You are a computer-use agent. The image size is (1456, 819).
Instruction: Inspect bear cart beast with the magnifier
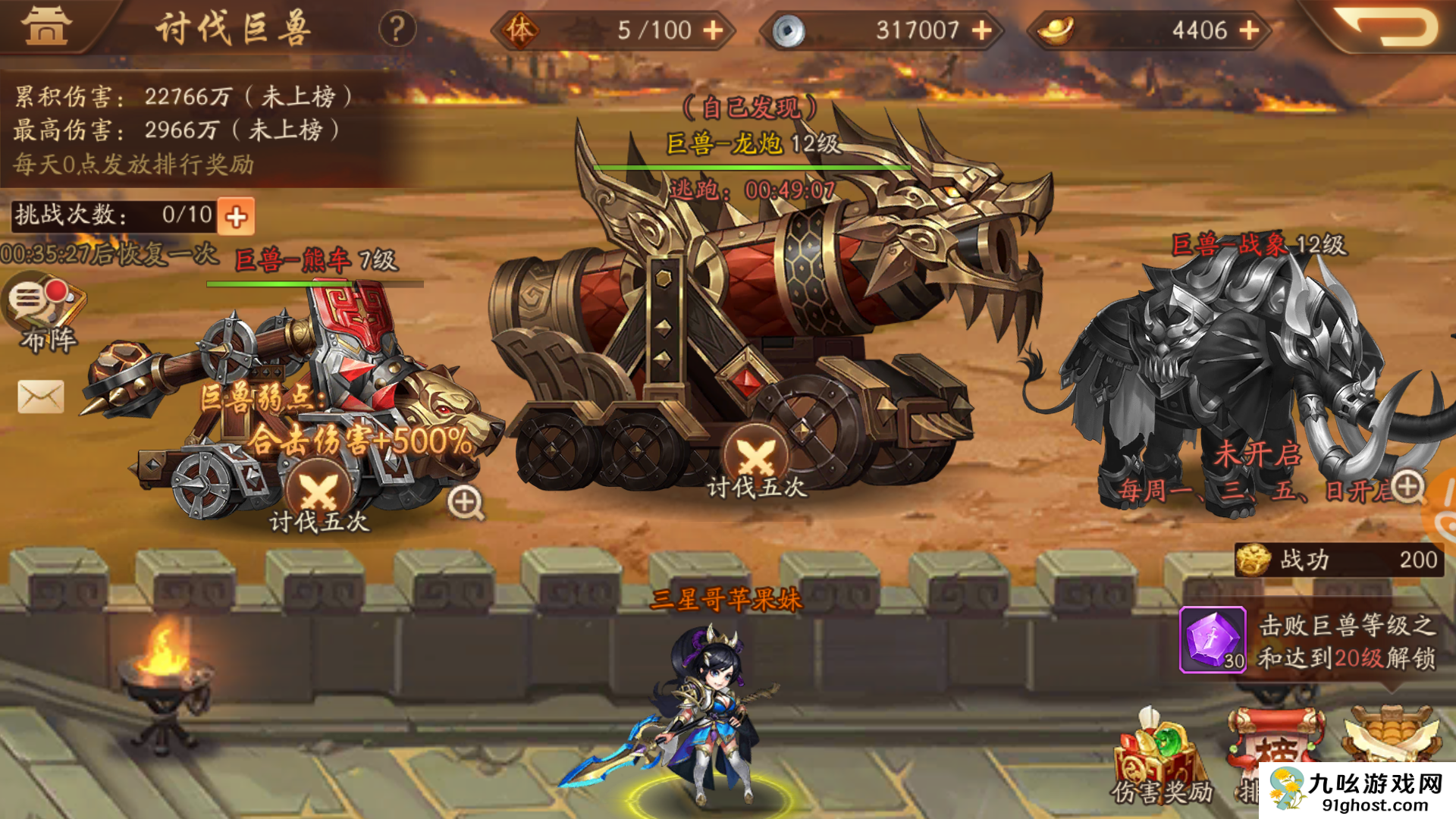(465, 502)
